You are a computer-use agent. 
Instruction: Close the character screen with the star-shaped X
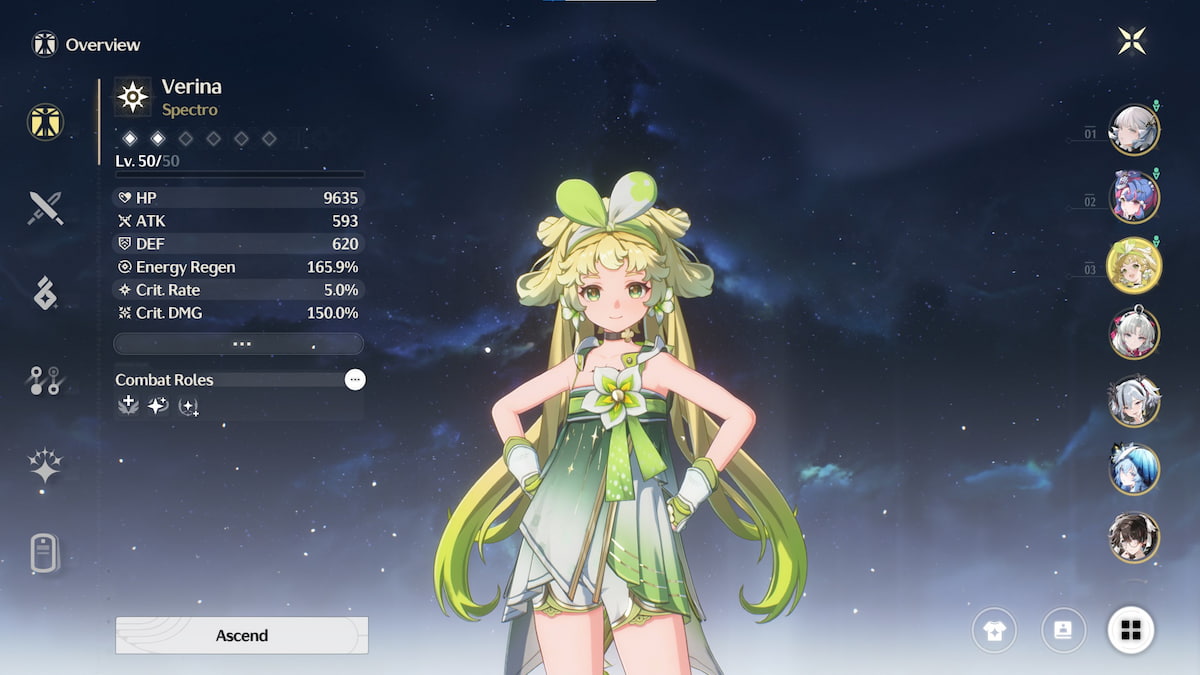pos(1132,41)
